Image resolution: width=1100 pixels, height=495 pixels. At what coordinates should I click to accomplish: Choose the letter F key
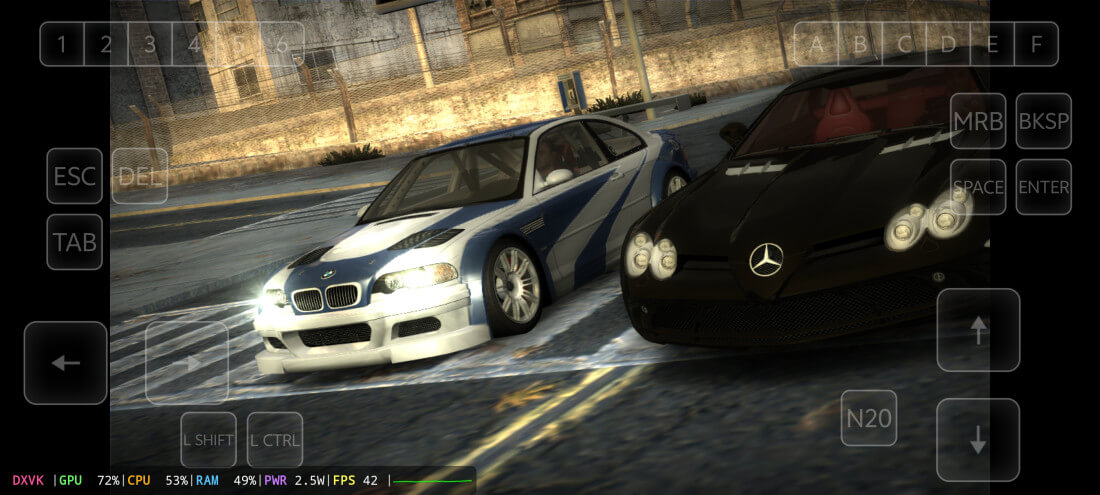1036,44
